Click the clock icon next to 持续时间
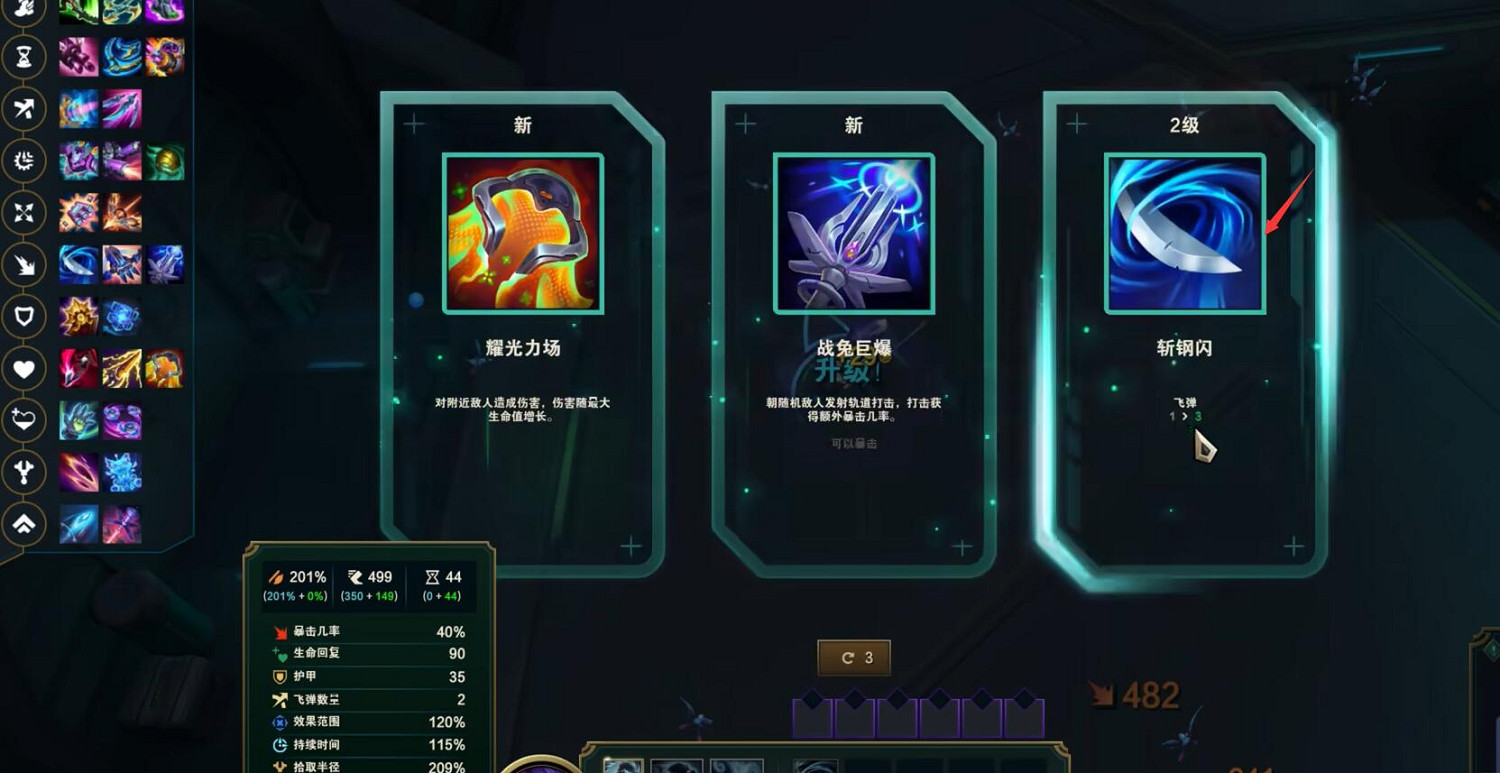This screenshot has width=1500, height=773. (x=280, y=745)
